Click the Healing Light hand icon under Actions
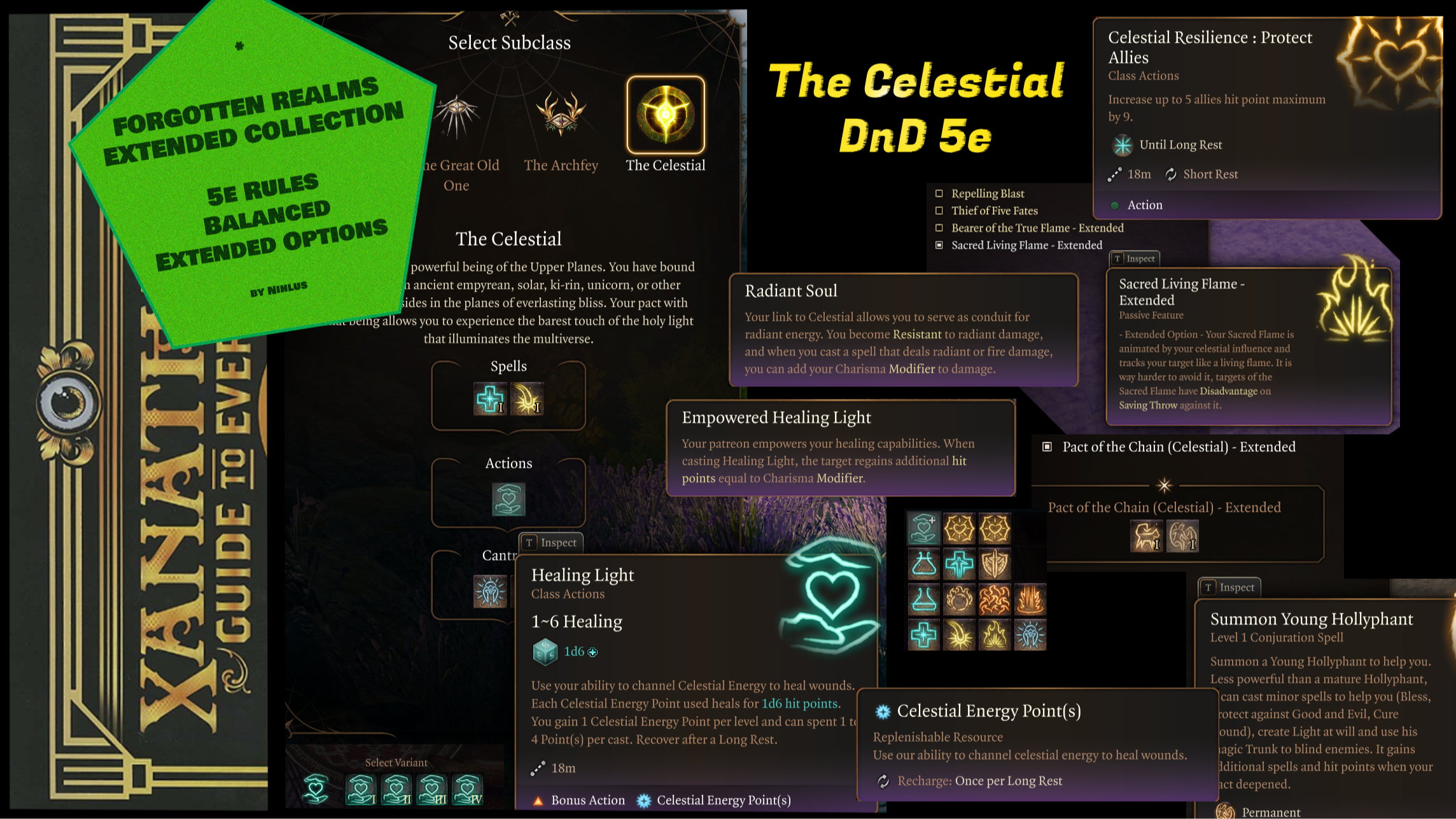The height and width of the screenshot is (819, 1456). click(507, 500)
